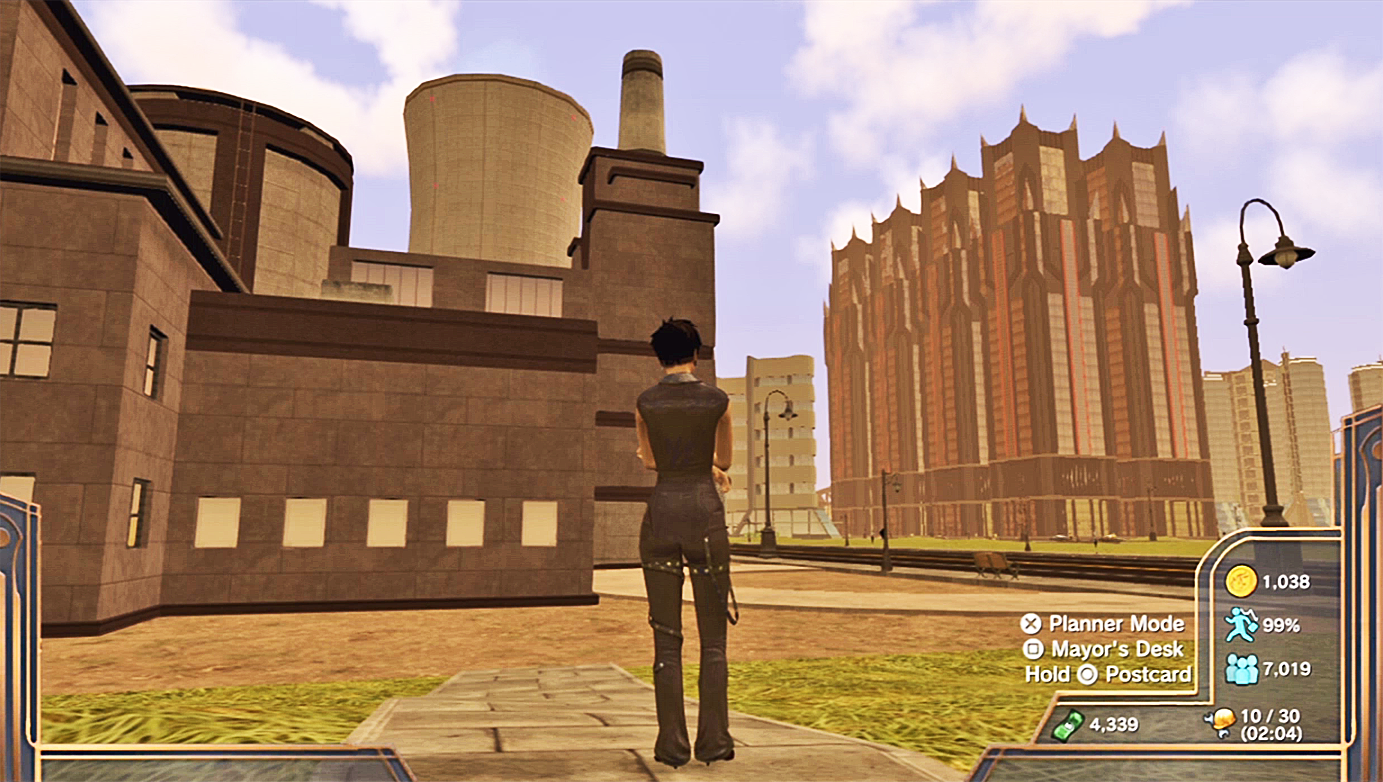The width and height of the screenshot is (1383, 782).
Task: Enter Planner Mode from the HUD label
Action: [1115, 624]
